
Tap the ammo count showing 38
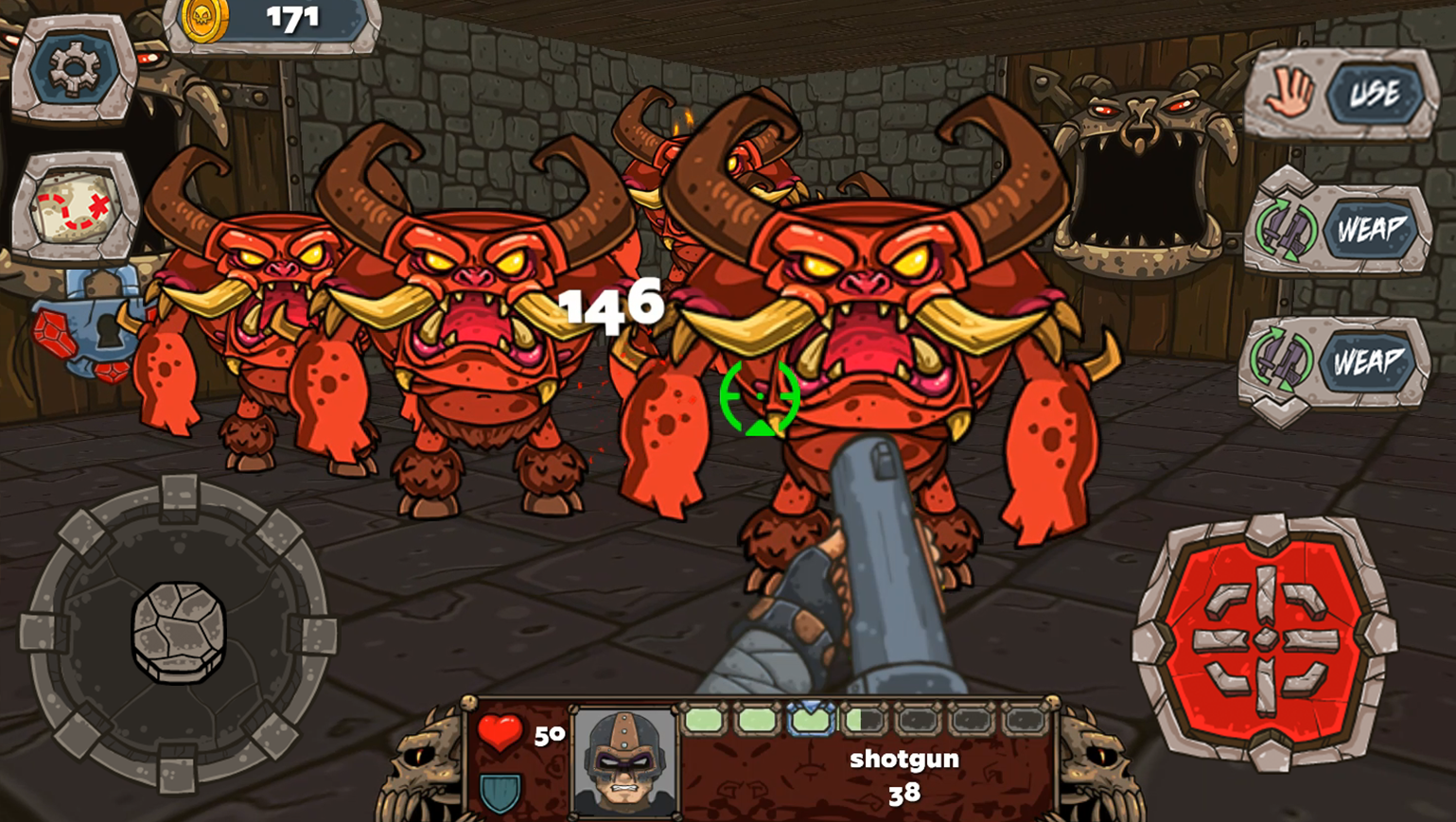(x=904, y=795)
